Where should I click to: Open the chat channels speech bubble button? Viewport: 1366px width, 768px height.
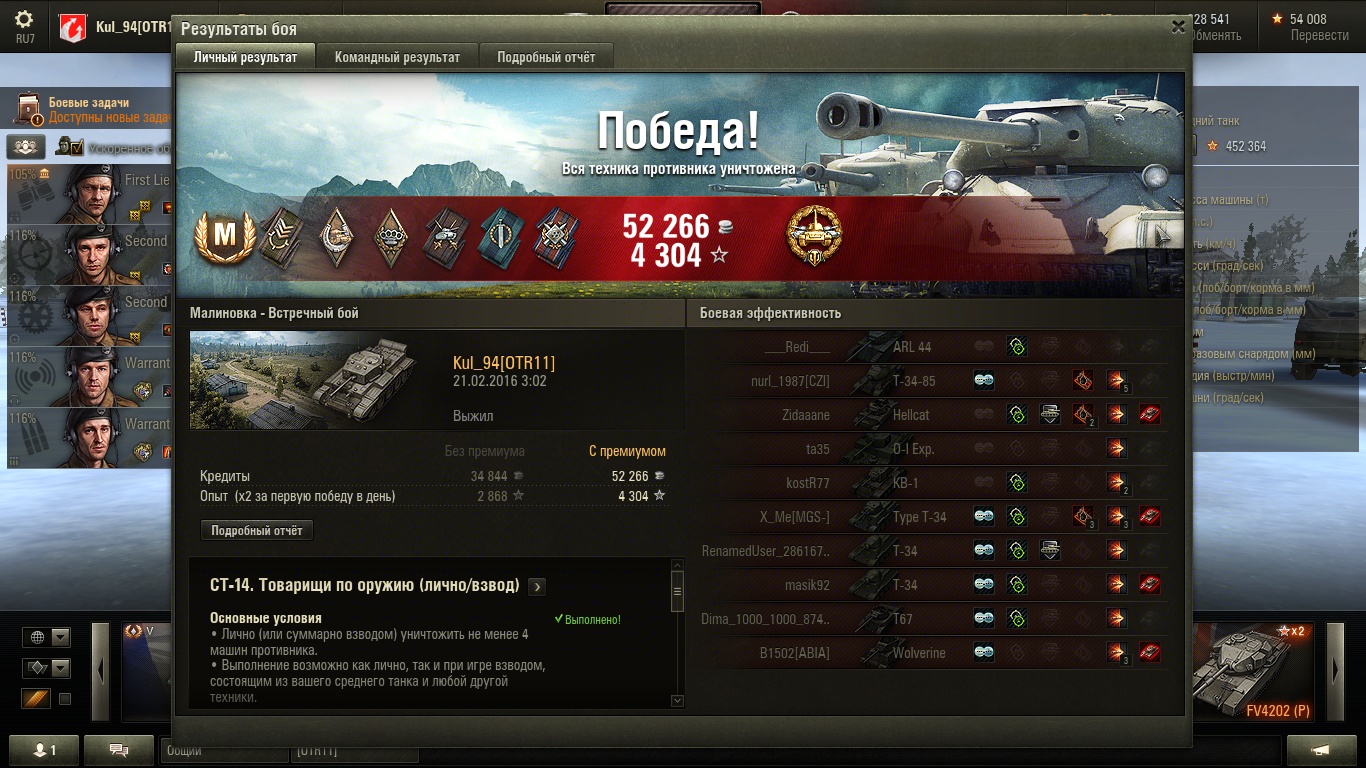point(118,750)
